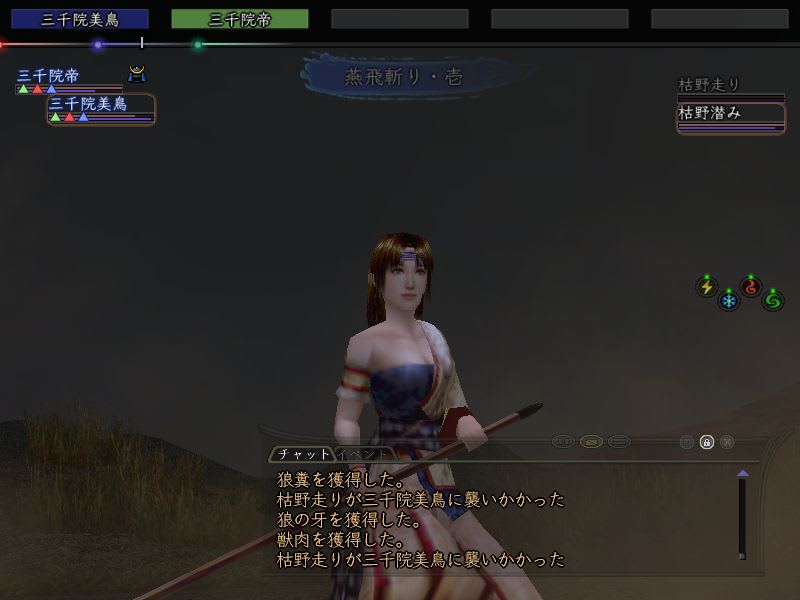This screenshot has width=800, height=600.
Task: Select the highlighted middle chat size button
Action: click(x=591, y=442)
